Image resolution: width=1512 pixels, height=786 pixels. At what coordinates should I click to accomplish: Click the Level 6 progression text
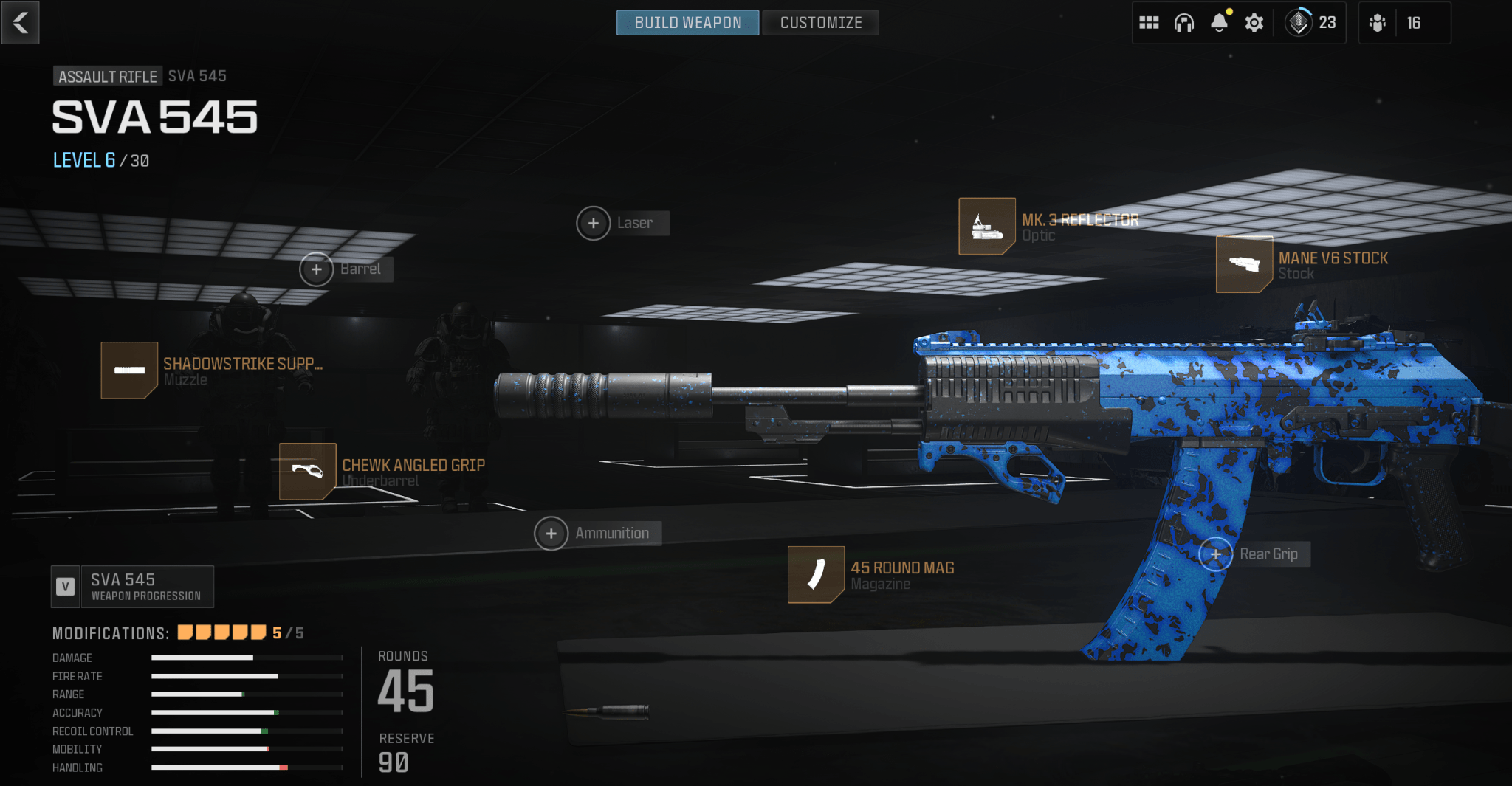83,160
